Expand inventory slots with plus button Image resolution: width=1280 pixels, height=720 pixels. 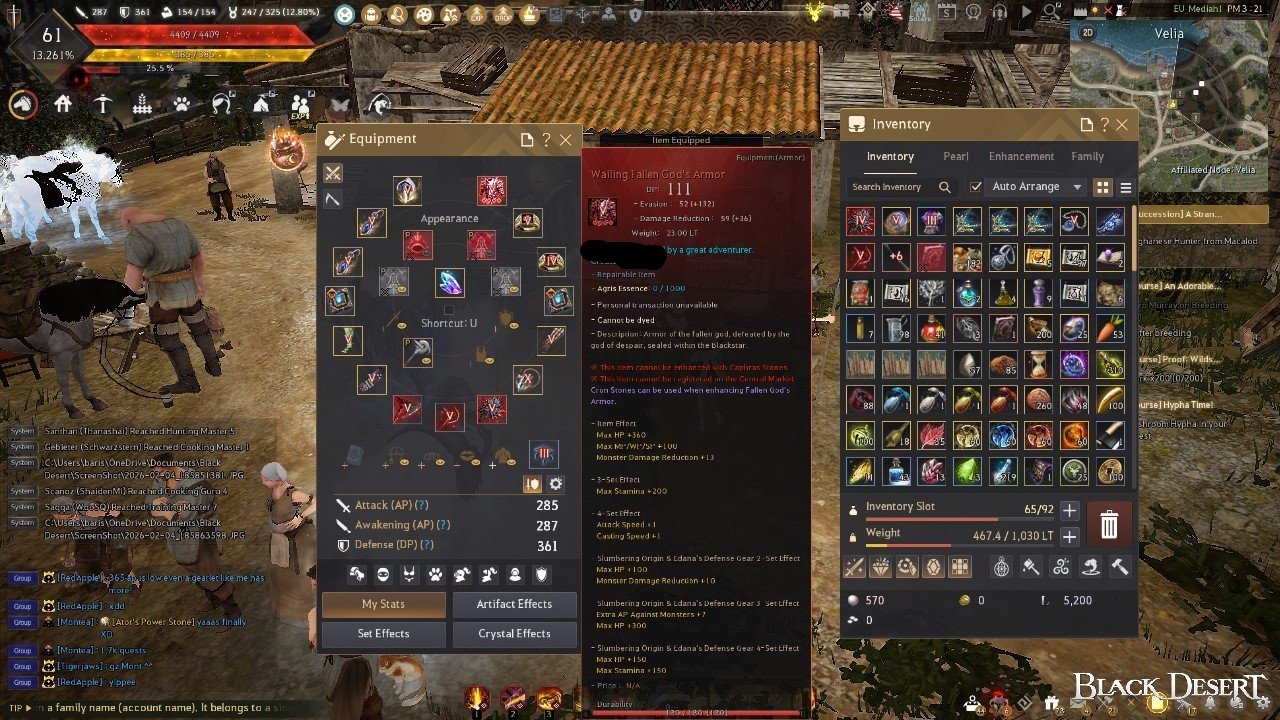click(1069, 511)
